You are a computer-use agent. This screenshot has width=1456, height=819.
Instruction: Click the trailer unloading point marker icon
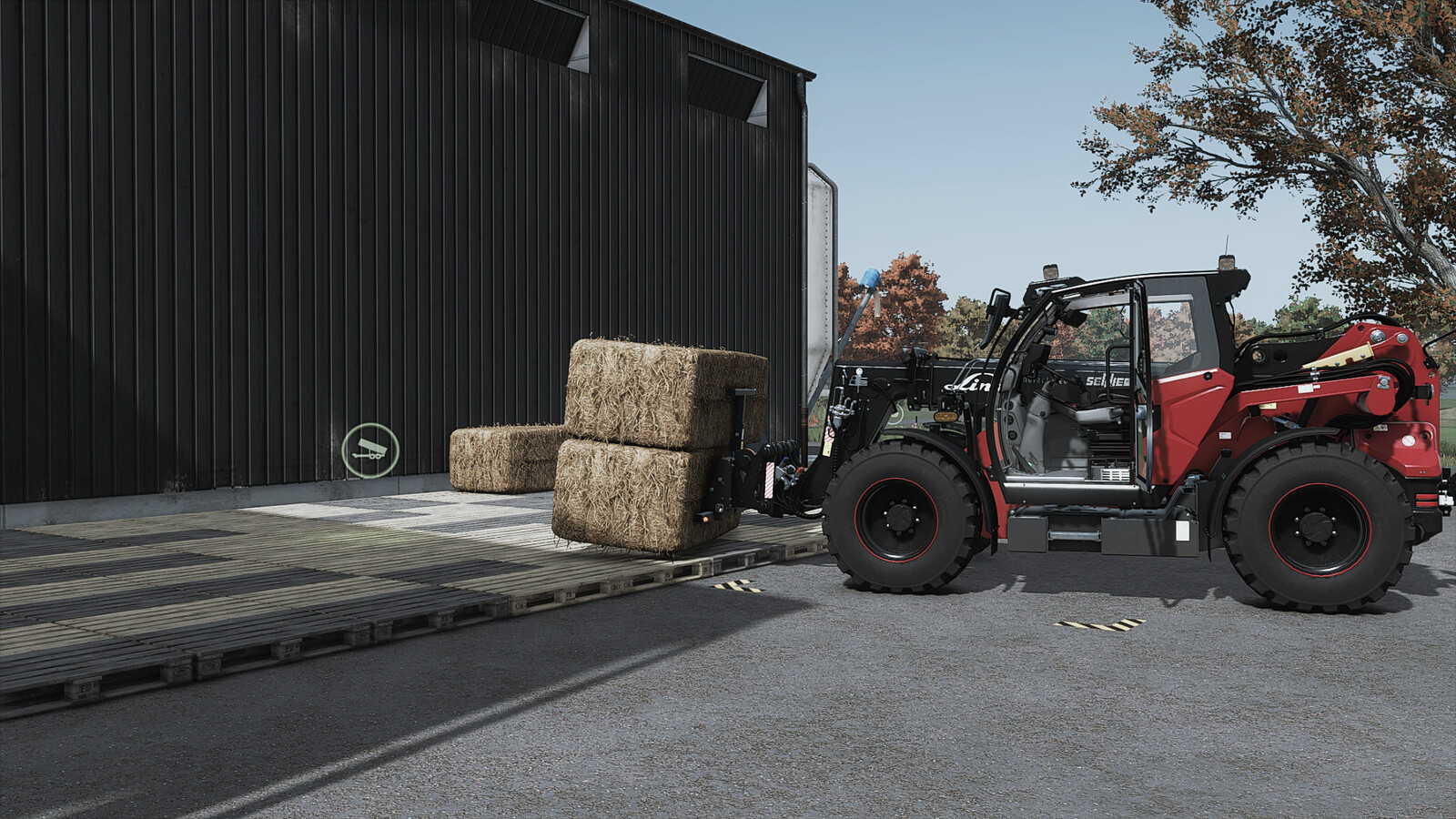pyautogui.click(x=370, y=450)
